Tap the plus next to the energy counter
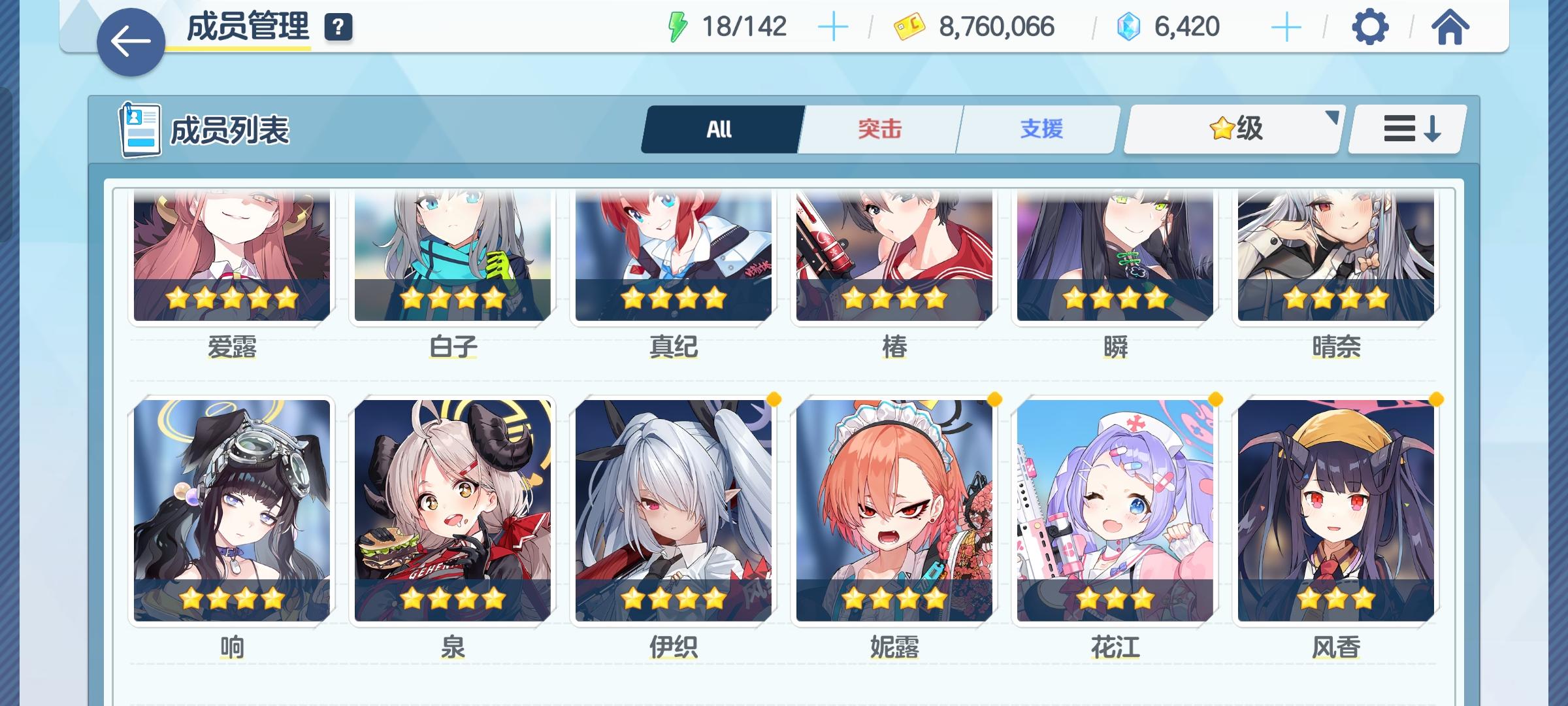This screenshot has width=1568, height=706. click(834, 27)
